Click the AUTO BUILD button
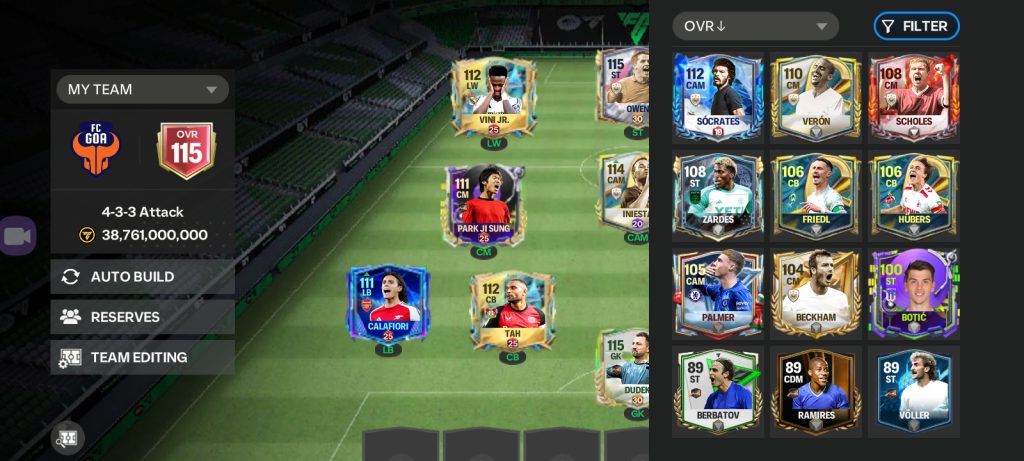Image resolution: width=1024 pixels, height=461 pixels. point(142,276)
